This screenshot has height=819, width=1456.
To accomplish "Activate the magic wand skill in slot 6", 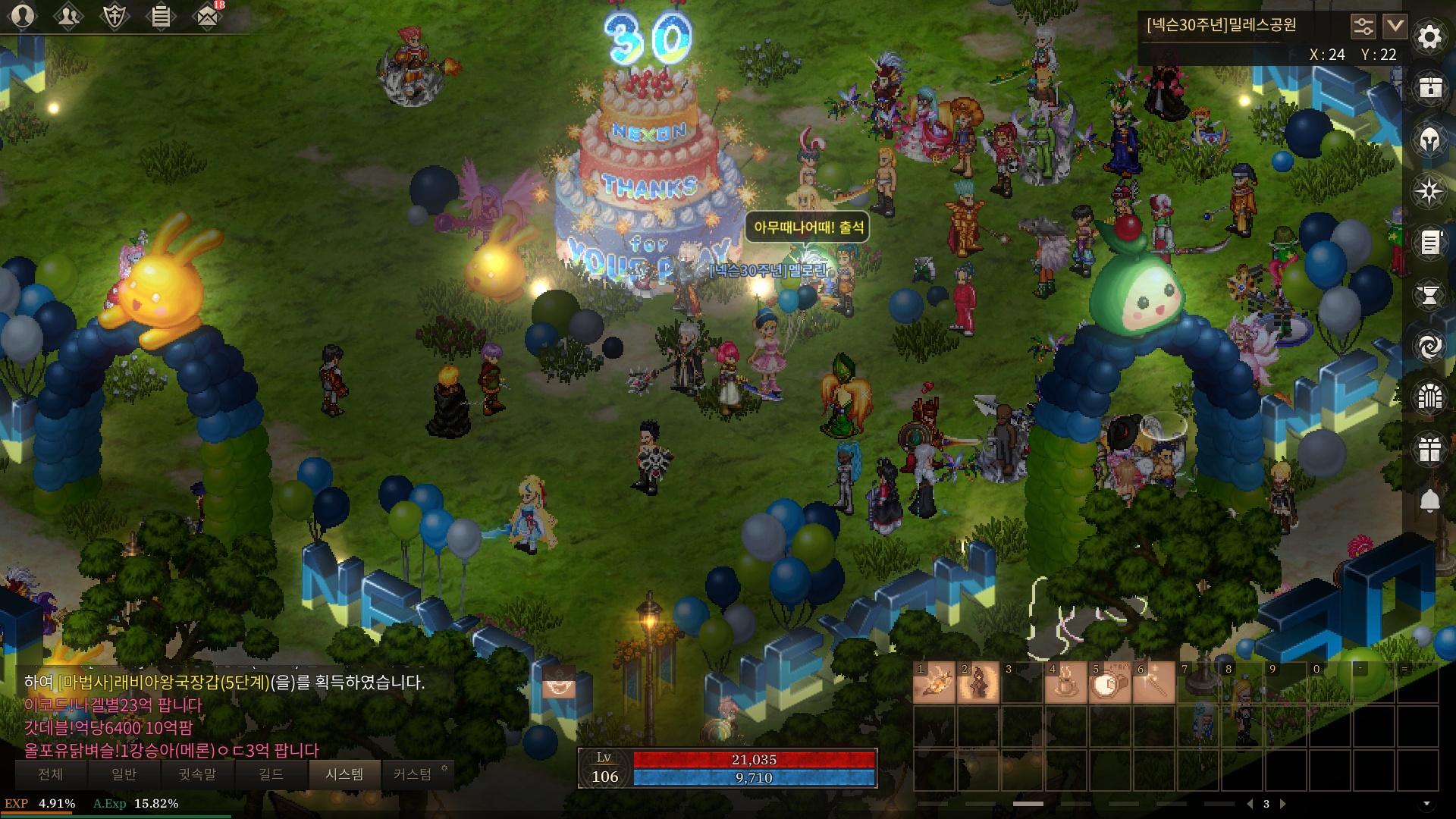I will click(x=1153, y=683).
